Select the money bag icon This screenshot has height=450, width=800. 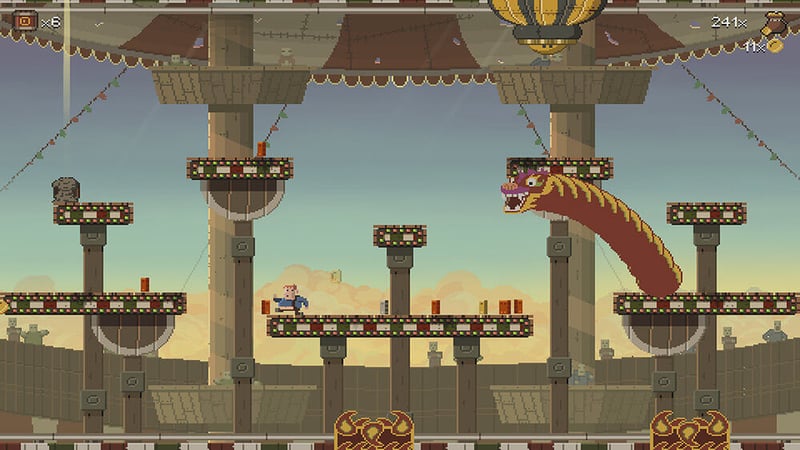(774, 23)
